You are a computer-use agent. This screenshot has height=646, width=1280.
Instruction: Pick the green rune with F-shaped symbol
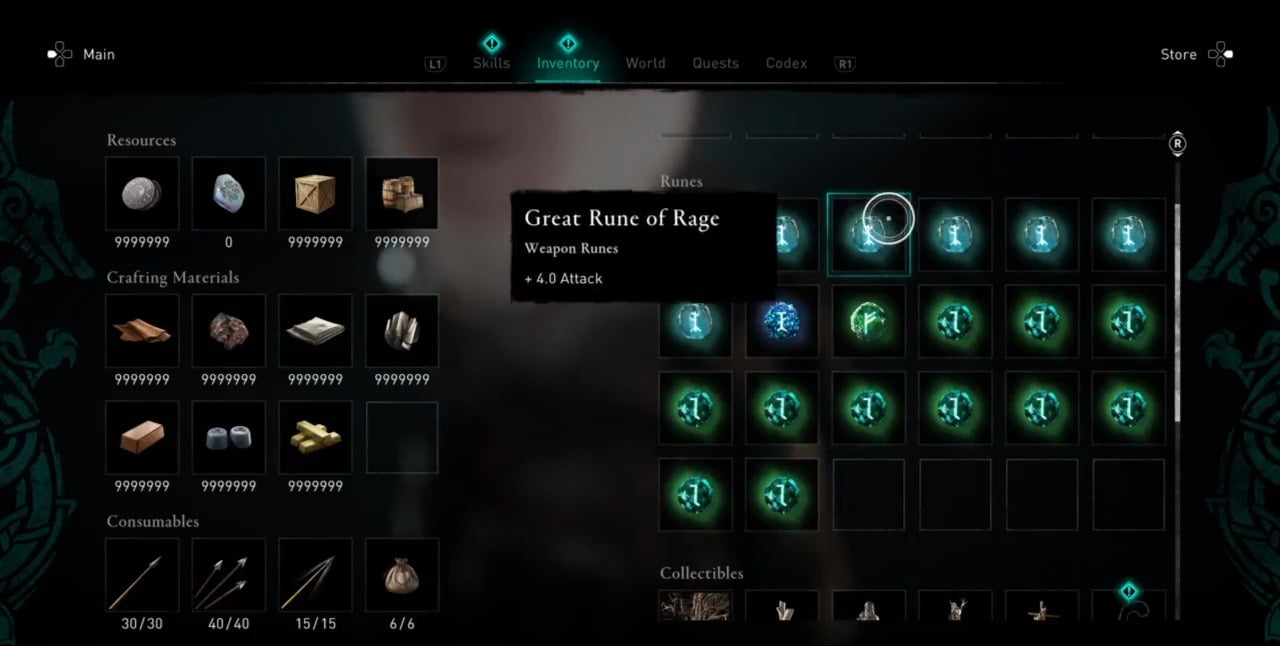pyautogui.click(x=868, y=321)
